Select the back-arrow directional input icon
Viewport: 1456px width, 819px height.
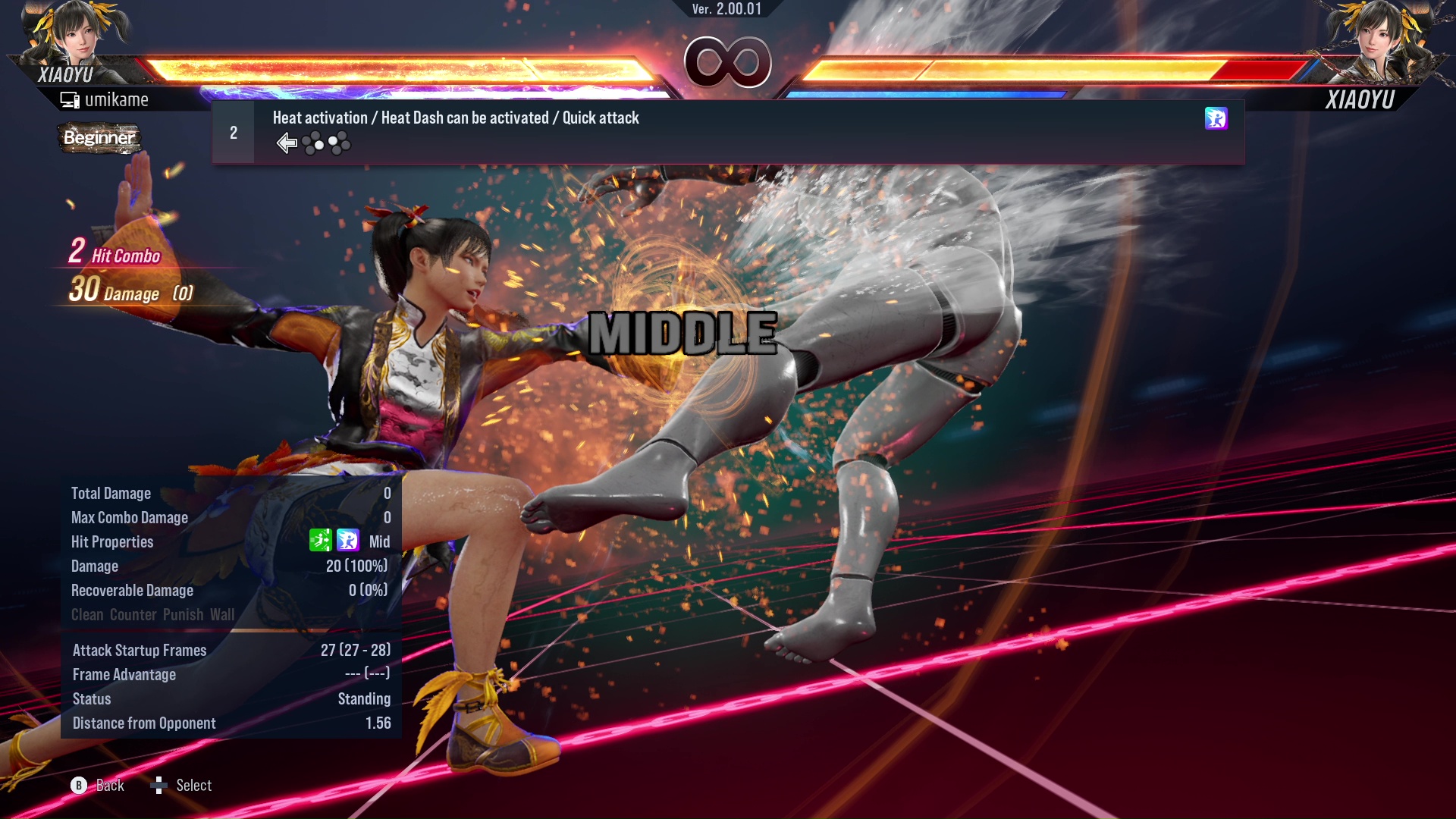point(287,143)
